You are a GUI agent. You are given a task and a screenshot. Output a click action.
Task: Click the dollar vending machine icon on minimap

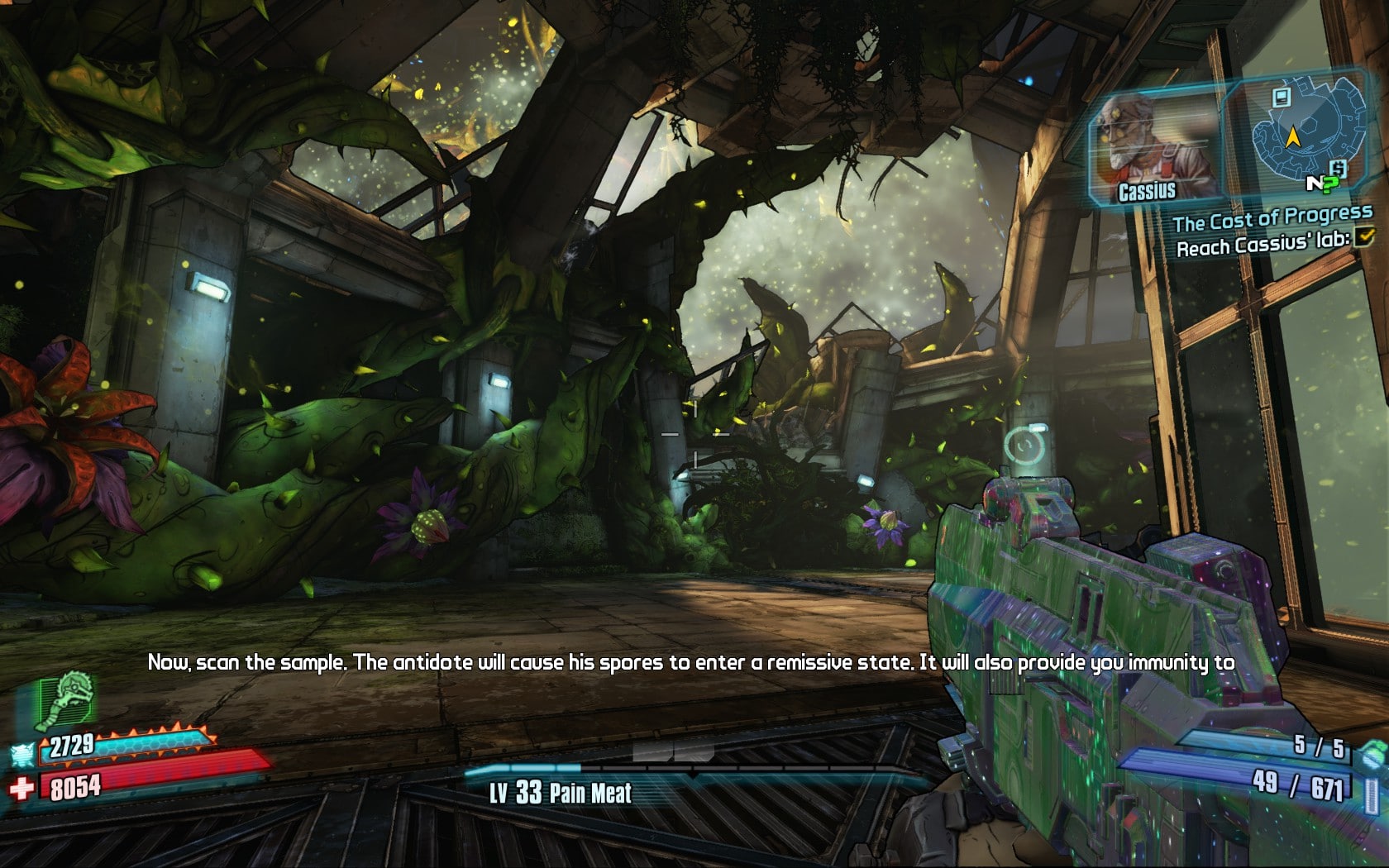pos(1339,168)
